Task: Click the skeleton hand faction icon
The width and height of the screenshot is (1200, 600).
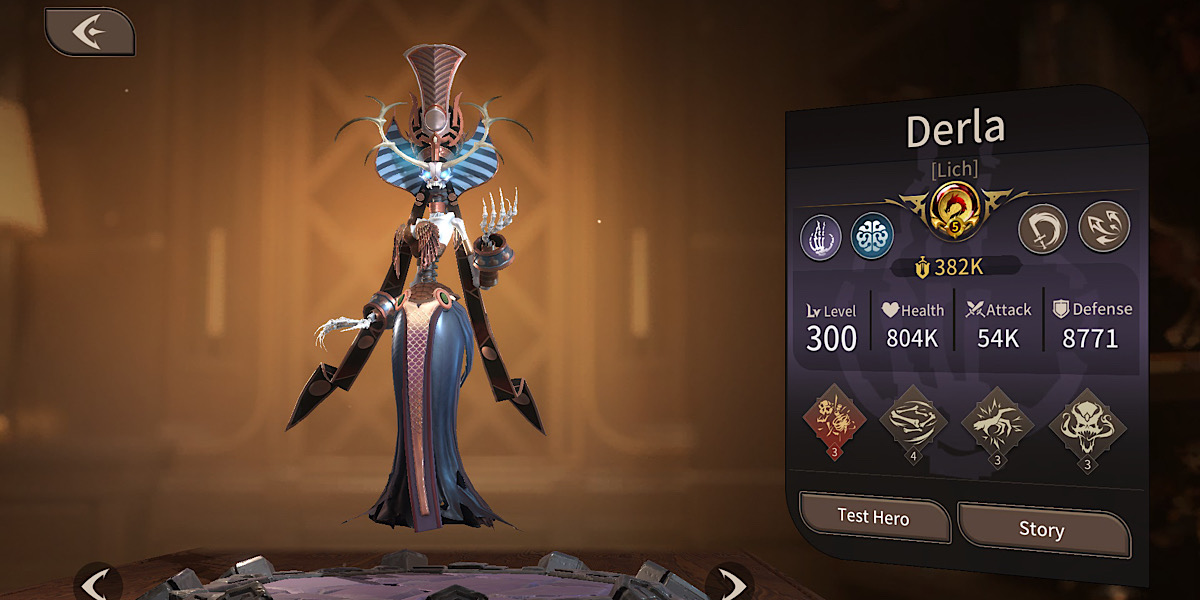Action: coord(820,238)
